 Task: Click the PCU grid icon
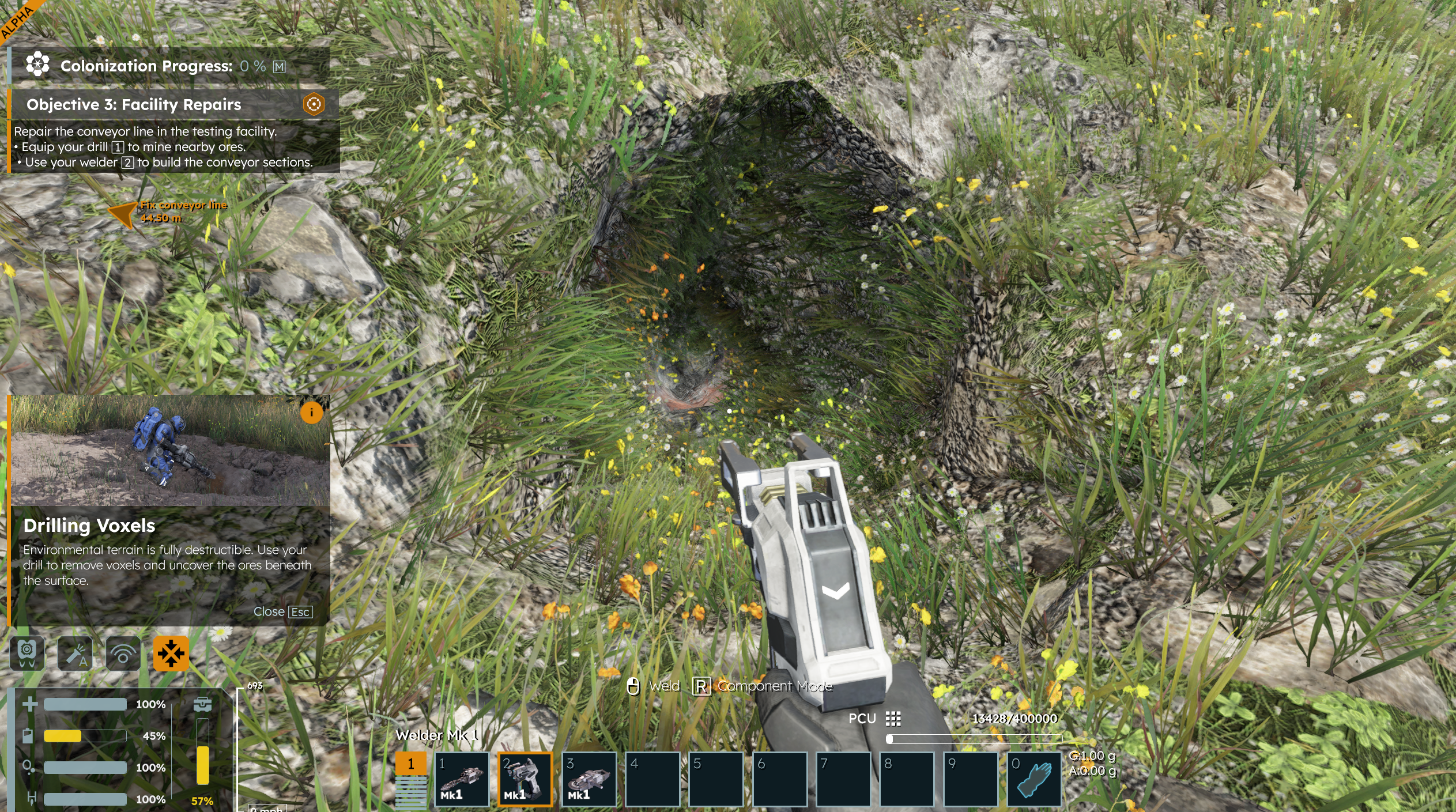click(893, 719)
